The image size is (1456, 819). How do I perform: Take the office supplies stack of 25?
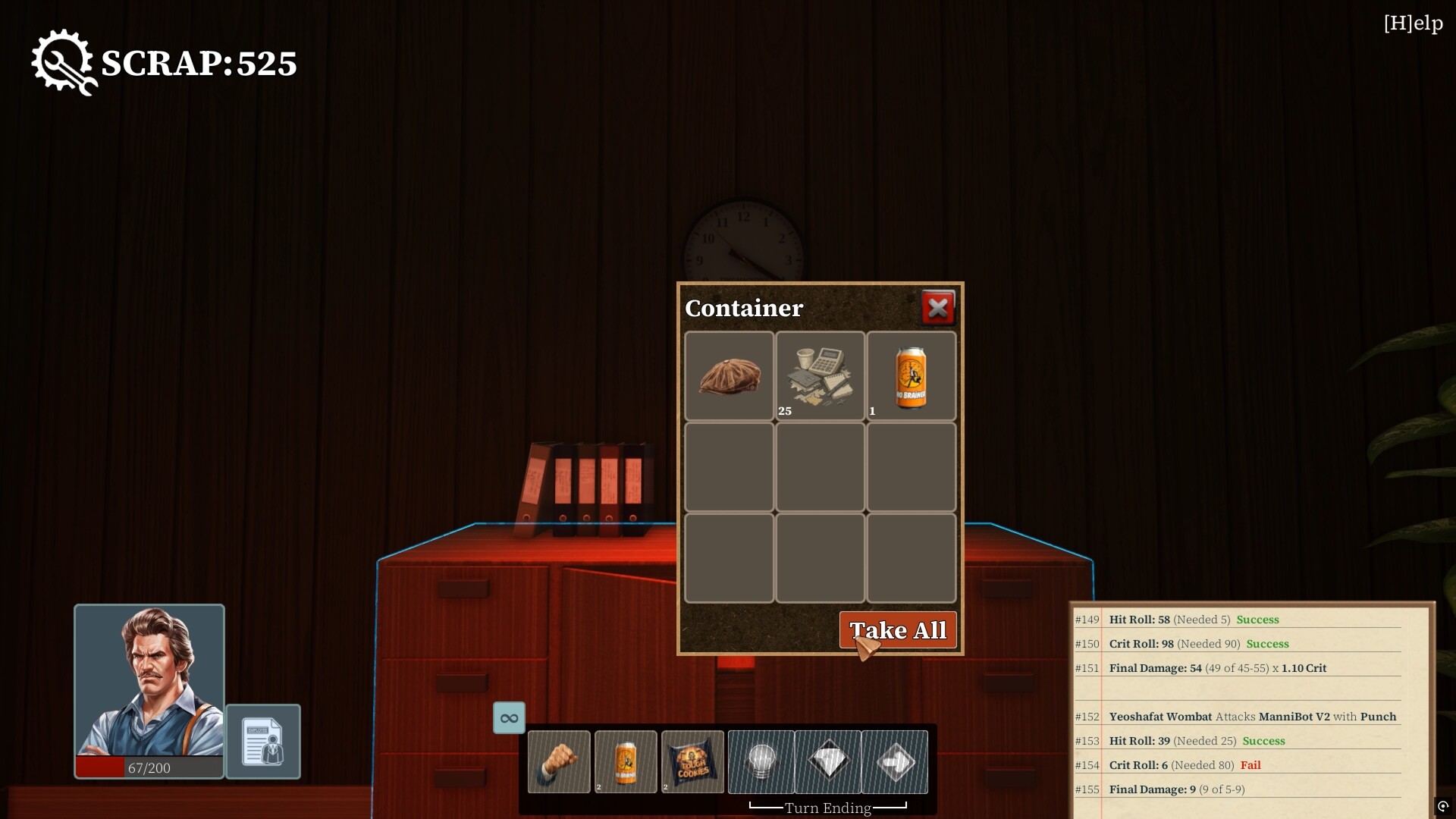[820, 375]
